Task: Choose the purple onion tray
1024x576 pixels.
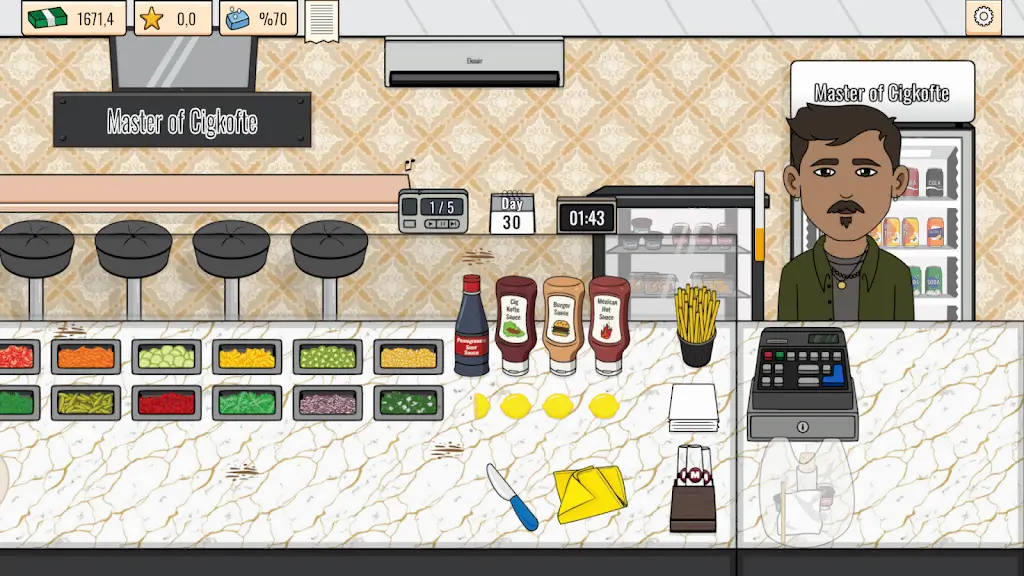Action: [x=327, y=402]
